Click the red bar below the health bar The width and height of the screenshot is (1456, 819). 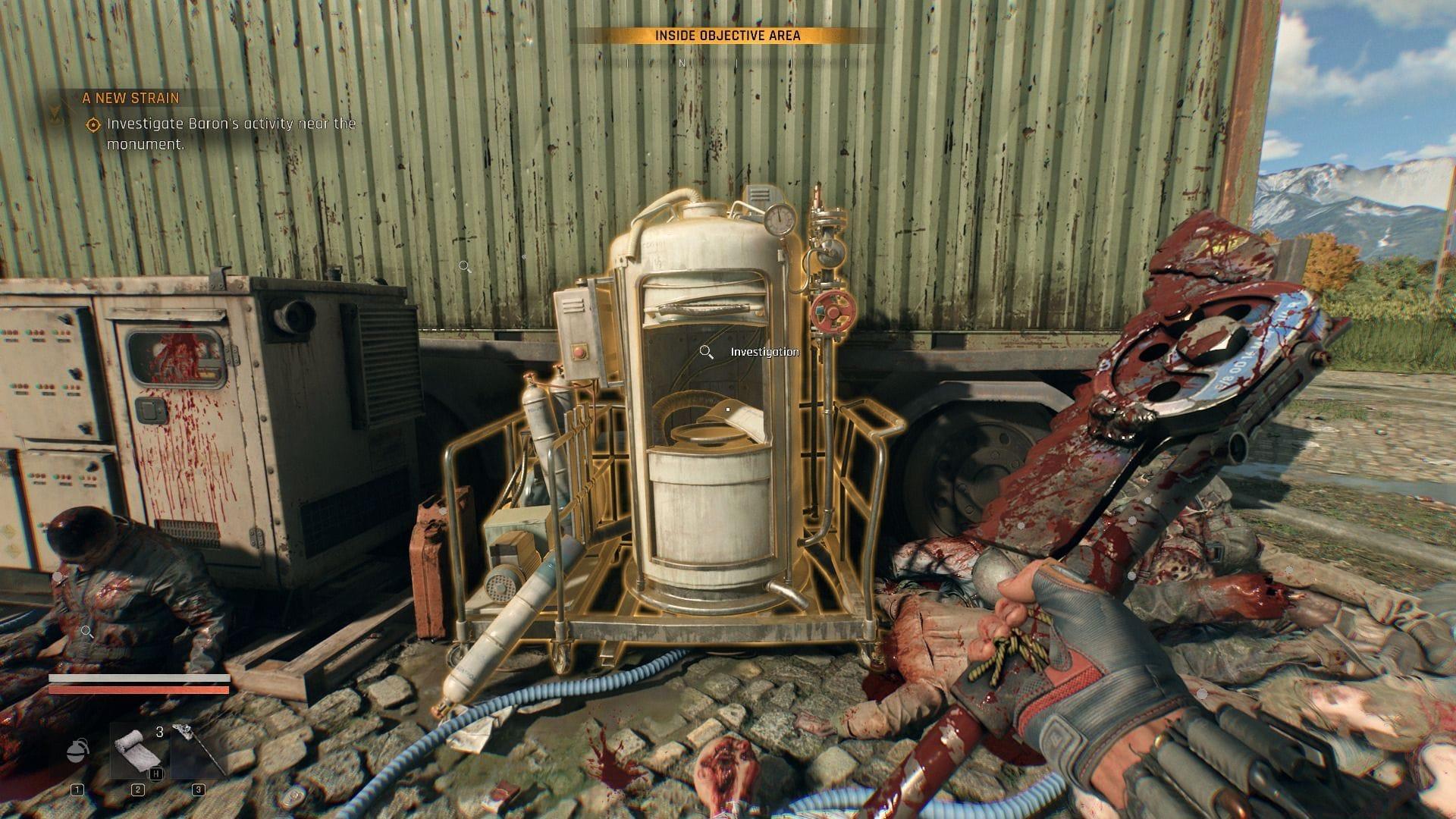(x=139, y=690)
